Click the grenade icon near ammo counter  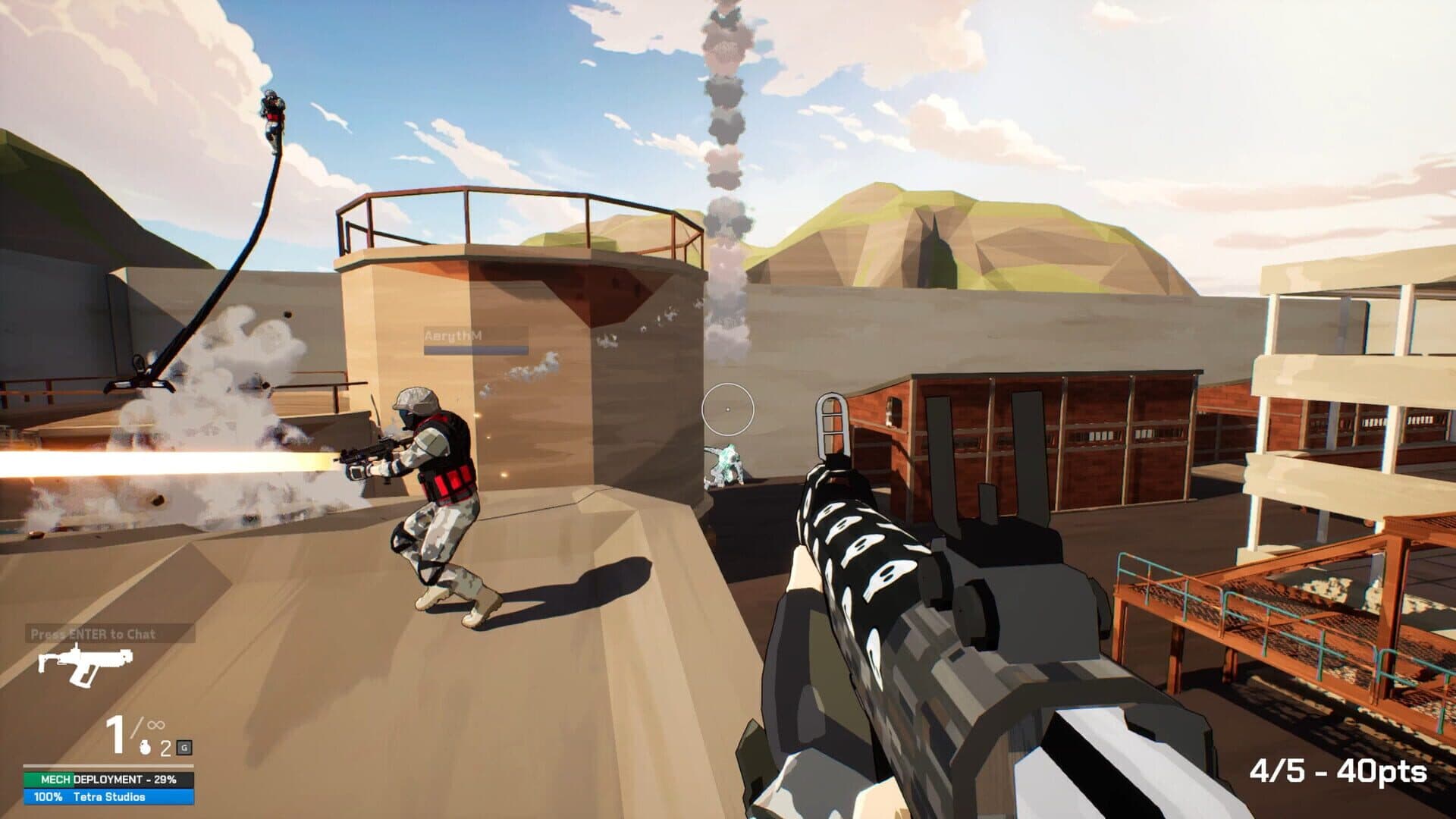[144, 748]
